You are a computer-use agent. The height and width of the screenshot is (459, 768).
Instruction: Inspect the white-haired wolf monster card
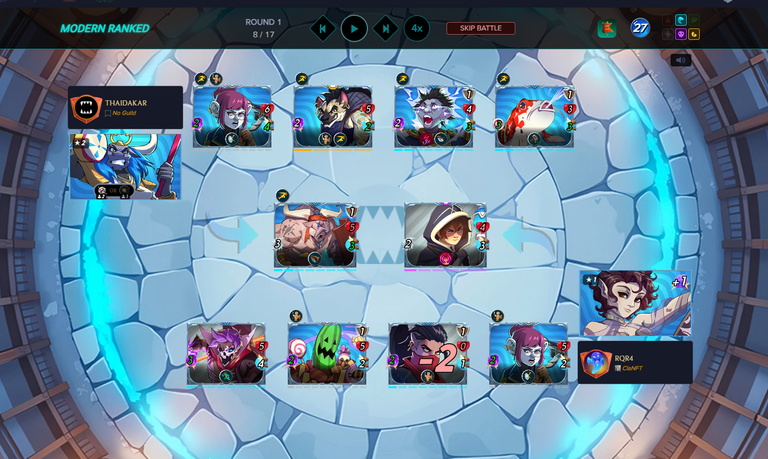(433, 117)
